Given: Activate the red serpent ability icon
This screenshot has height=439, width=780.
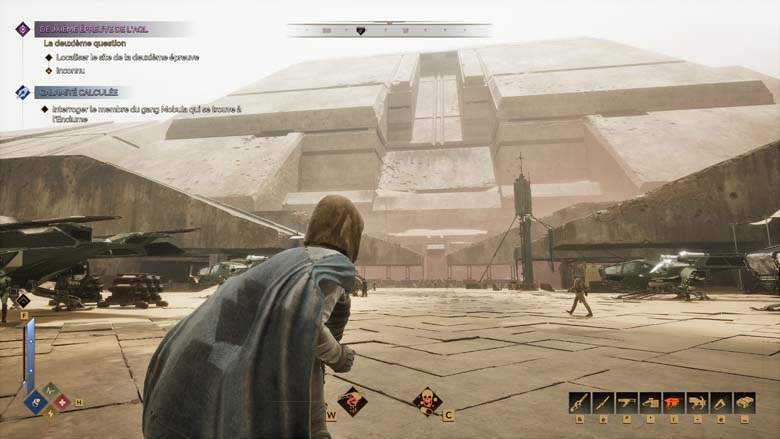Looking at the screenshot, I should tap(352, 402).
